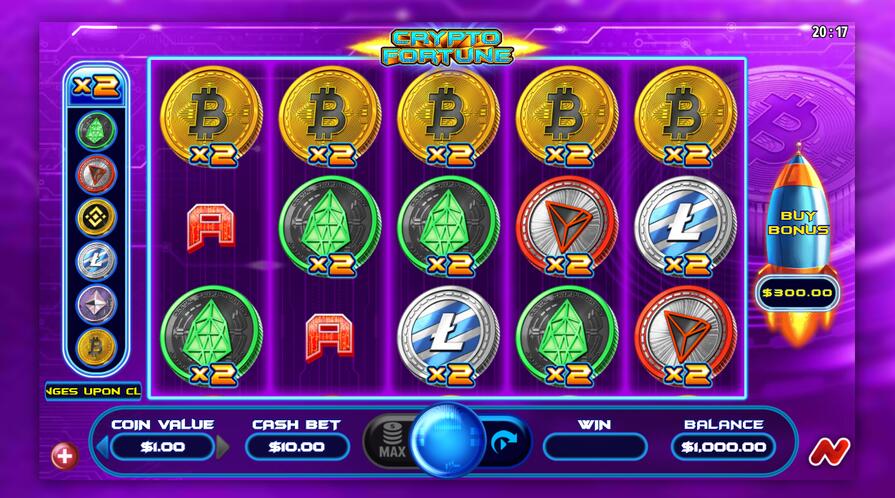The width and height of the screenshot is (895, 498).
Task: Buy the bonus for $300.00
Action: tap(797, 293)
